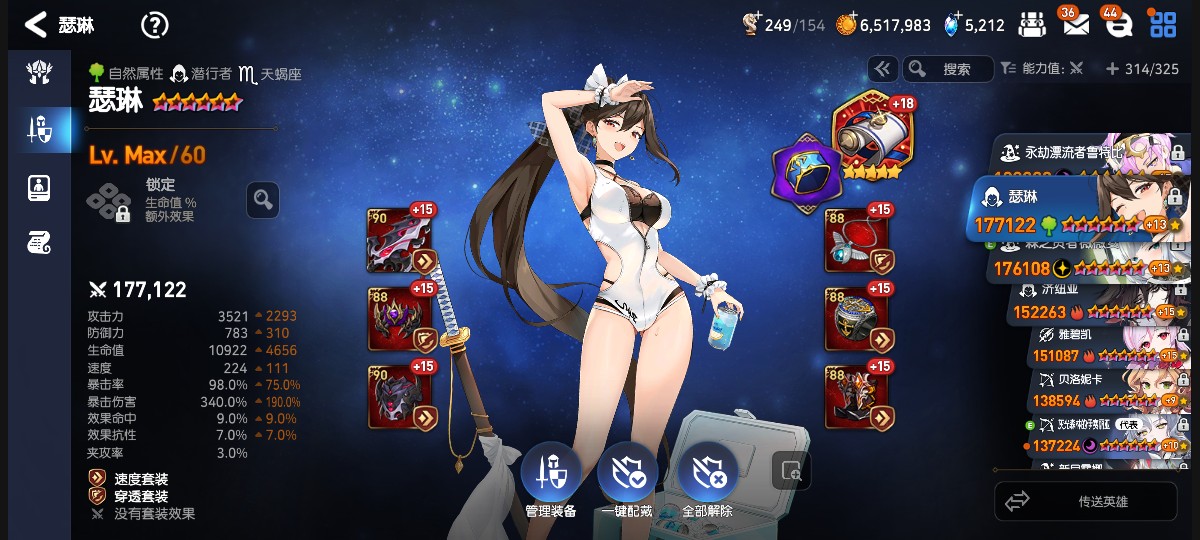The image size is (1200, 540).
Task: Open the blue grid main menu icon
Action: [x=1163, y=25]
